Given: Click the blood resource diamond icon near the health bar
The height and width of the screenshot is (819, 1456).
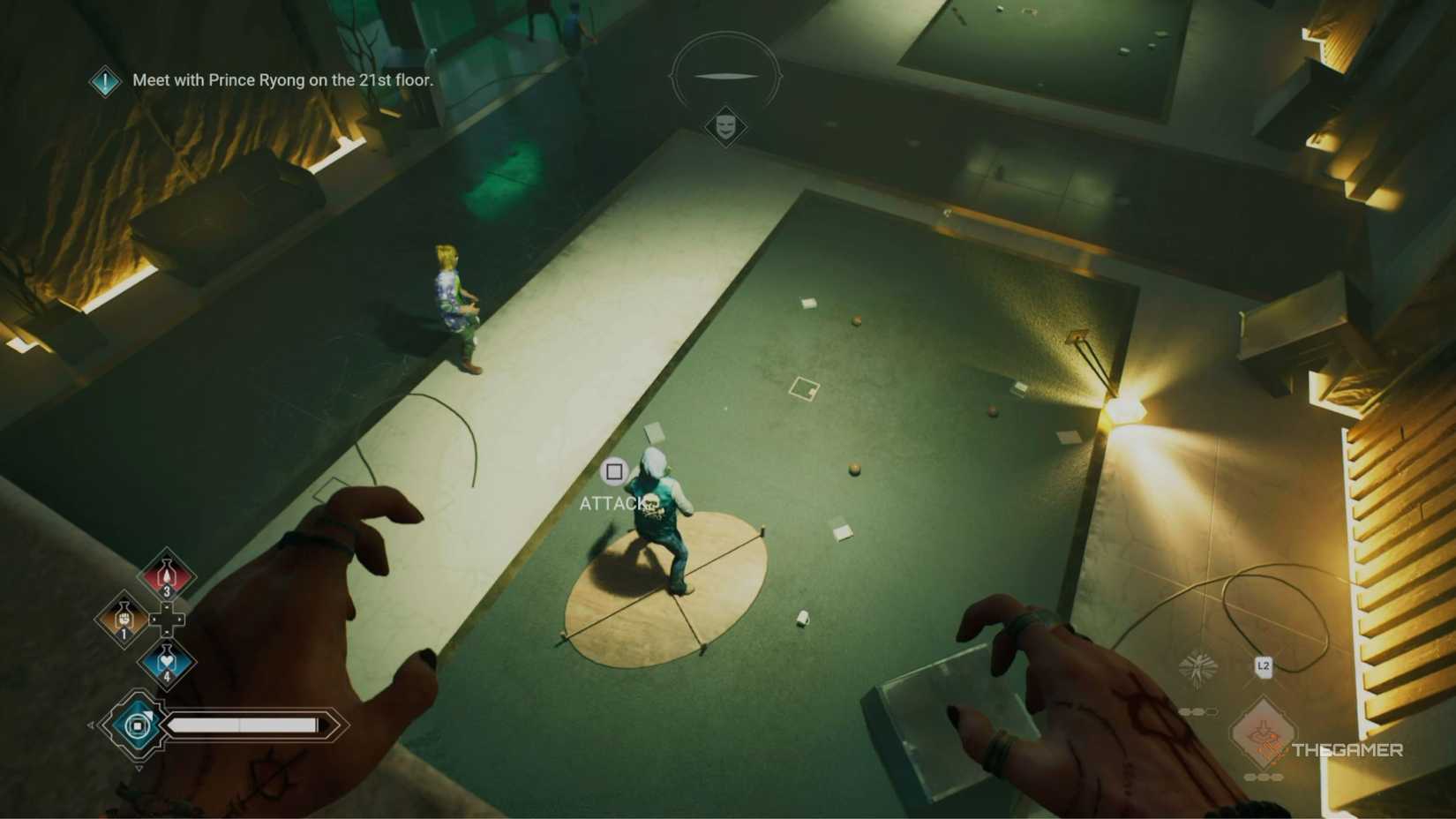Looking at the screenshot, I should tap(137, 724).
